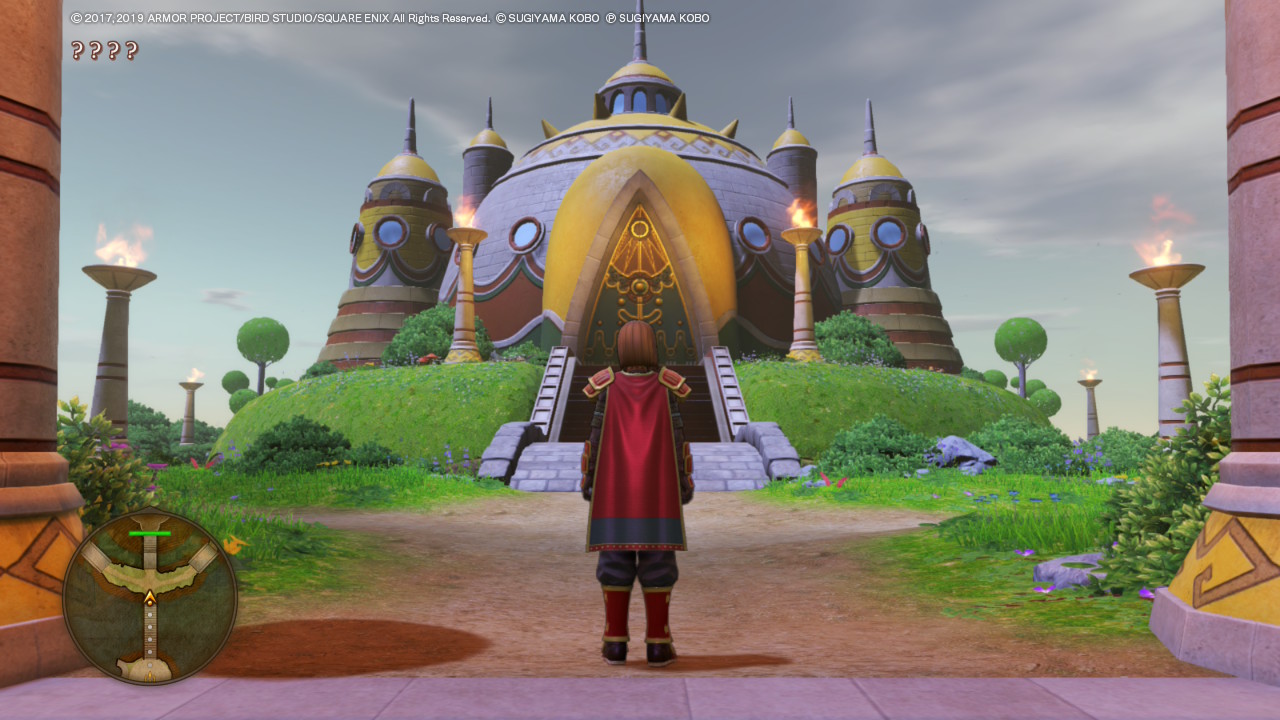Open the circular minimap
Screen dimensions: 1280x720
click(150, 598)
